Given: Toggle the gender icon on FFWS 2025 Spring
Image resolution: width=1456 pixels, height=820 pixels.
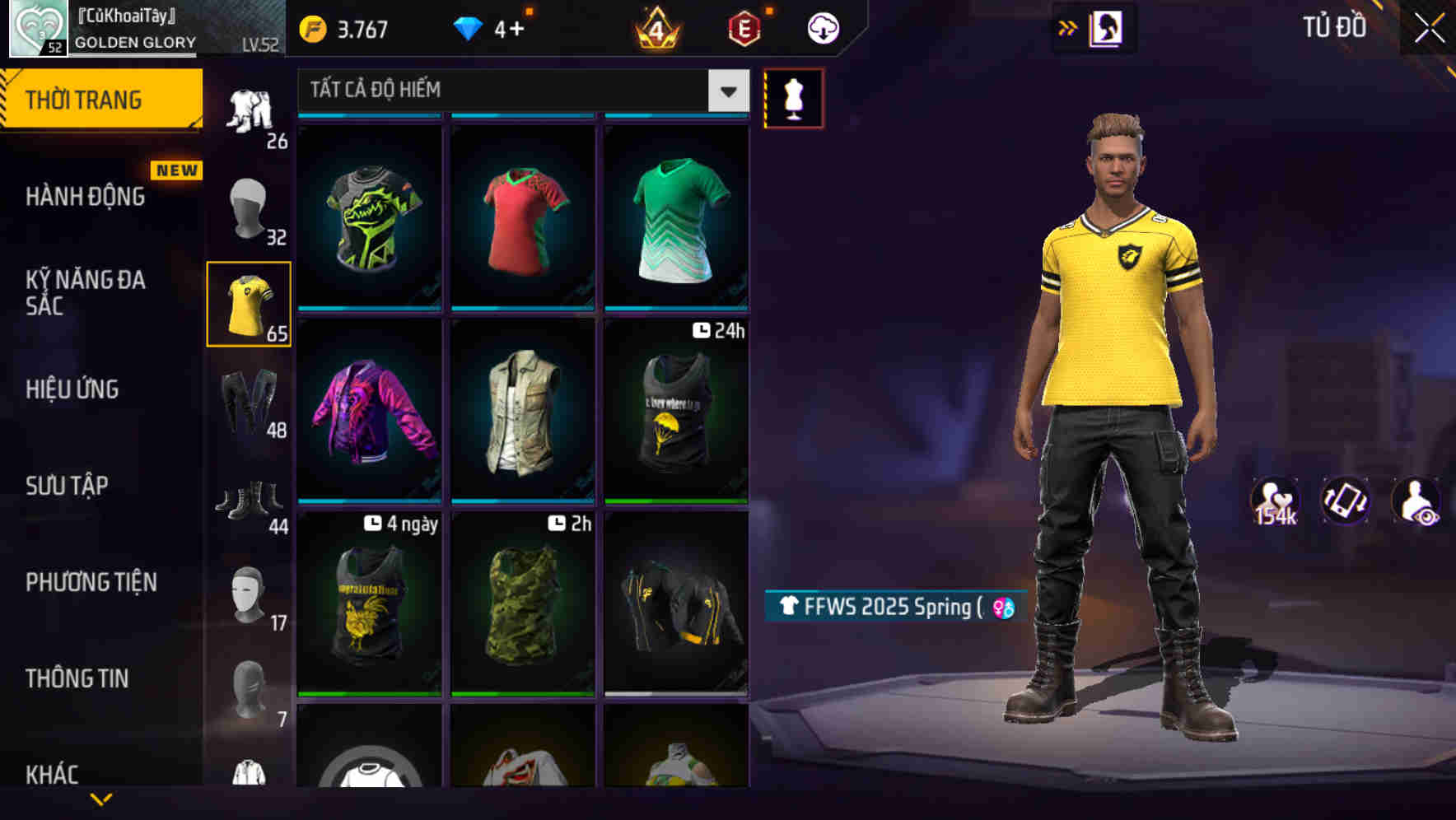Looking at the screenshot, I should point(1001,606).
